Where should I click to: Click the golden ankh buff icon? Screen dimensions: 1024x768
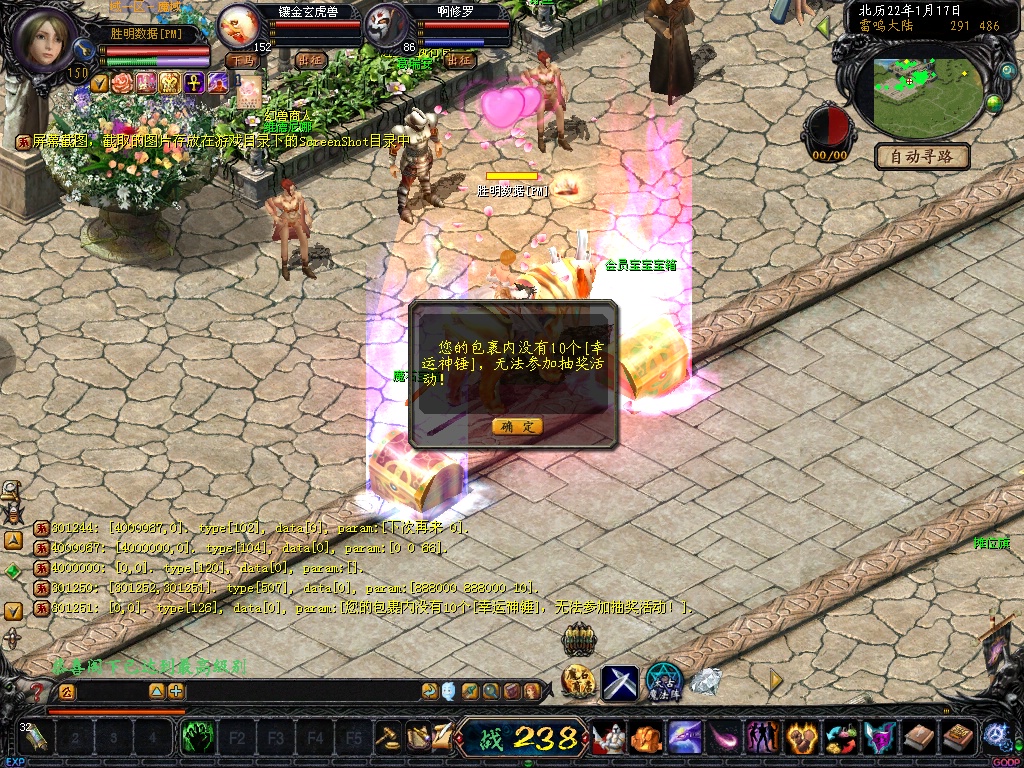[x=193, y=83]
